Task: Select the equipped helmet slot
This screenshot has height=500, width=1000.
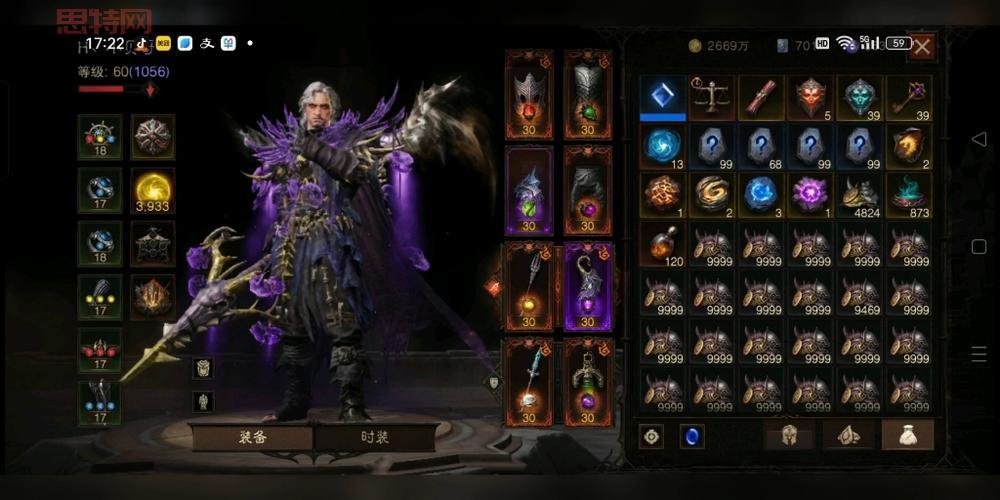Action: [529, 94]
